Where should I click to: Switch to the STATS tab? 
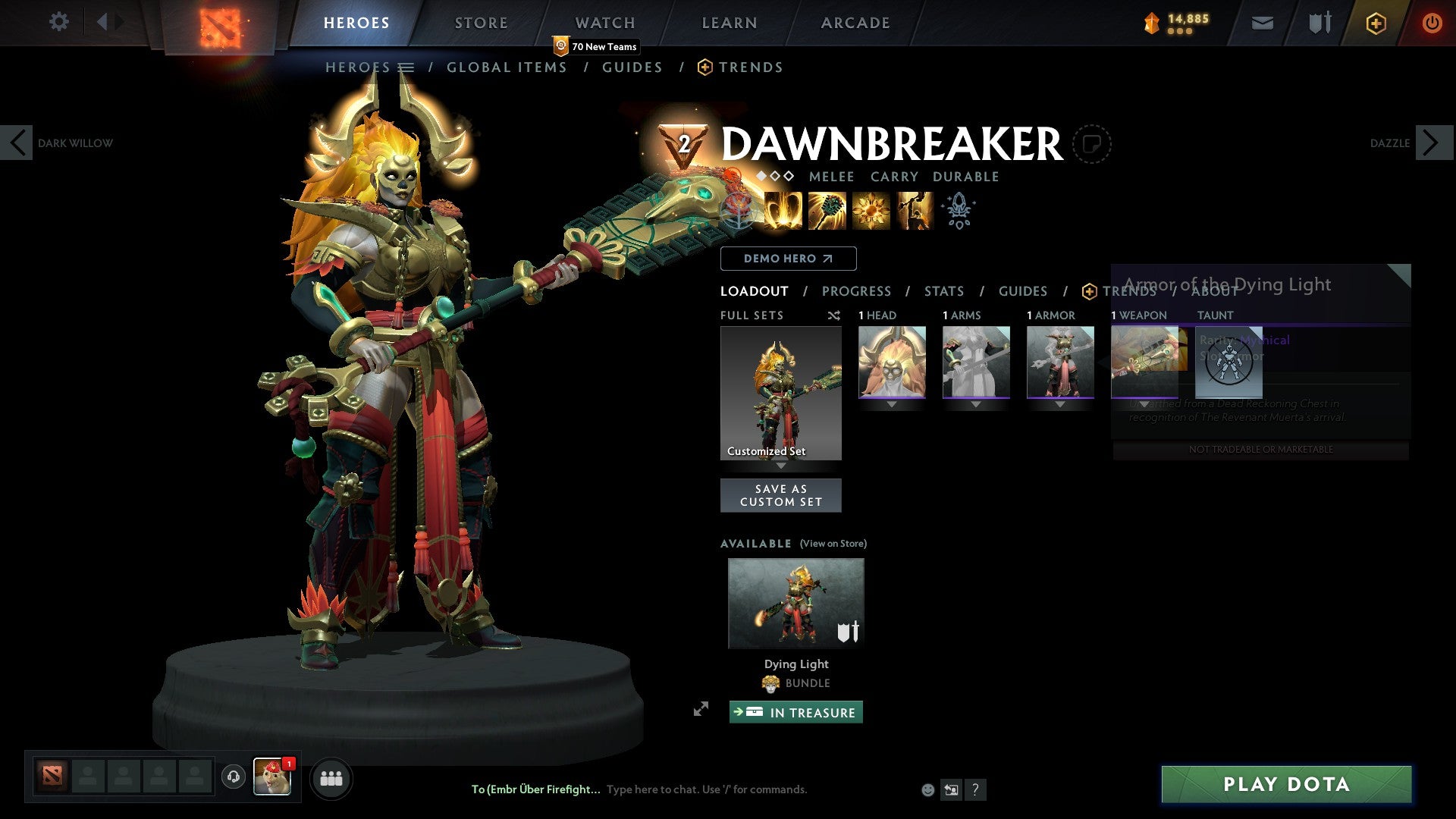click(943, 290)
